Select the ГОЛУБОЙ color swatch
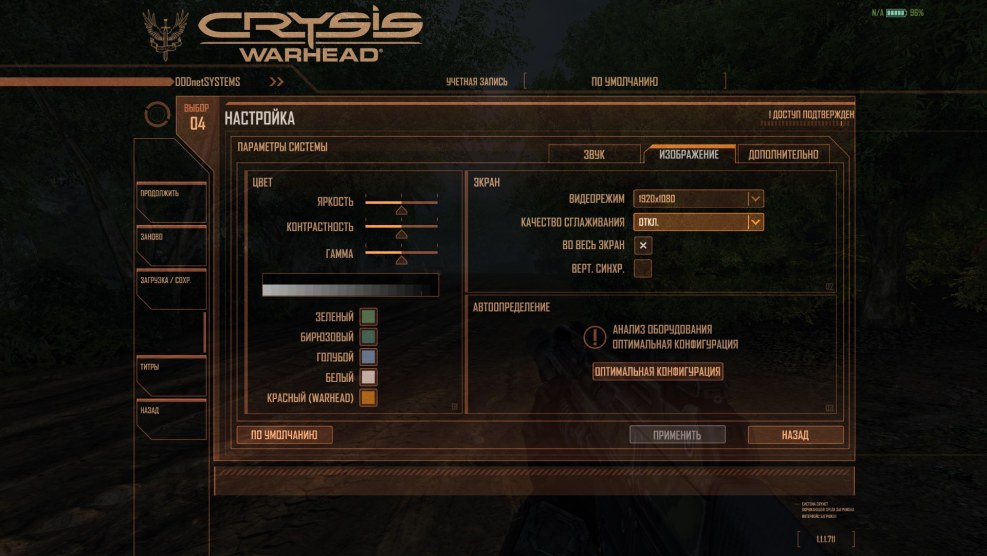The width and height of the screenshot is (987, 556). click(368, 357)
